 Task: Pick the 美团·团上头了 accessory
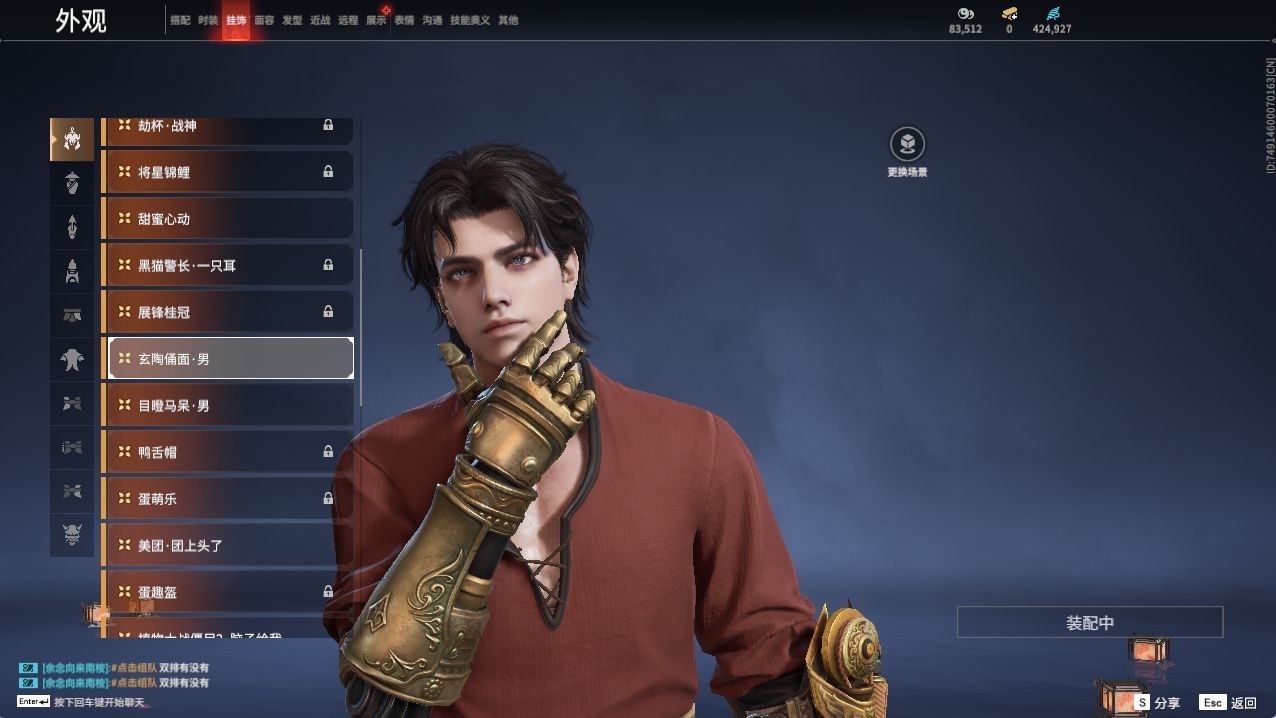229,545
